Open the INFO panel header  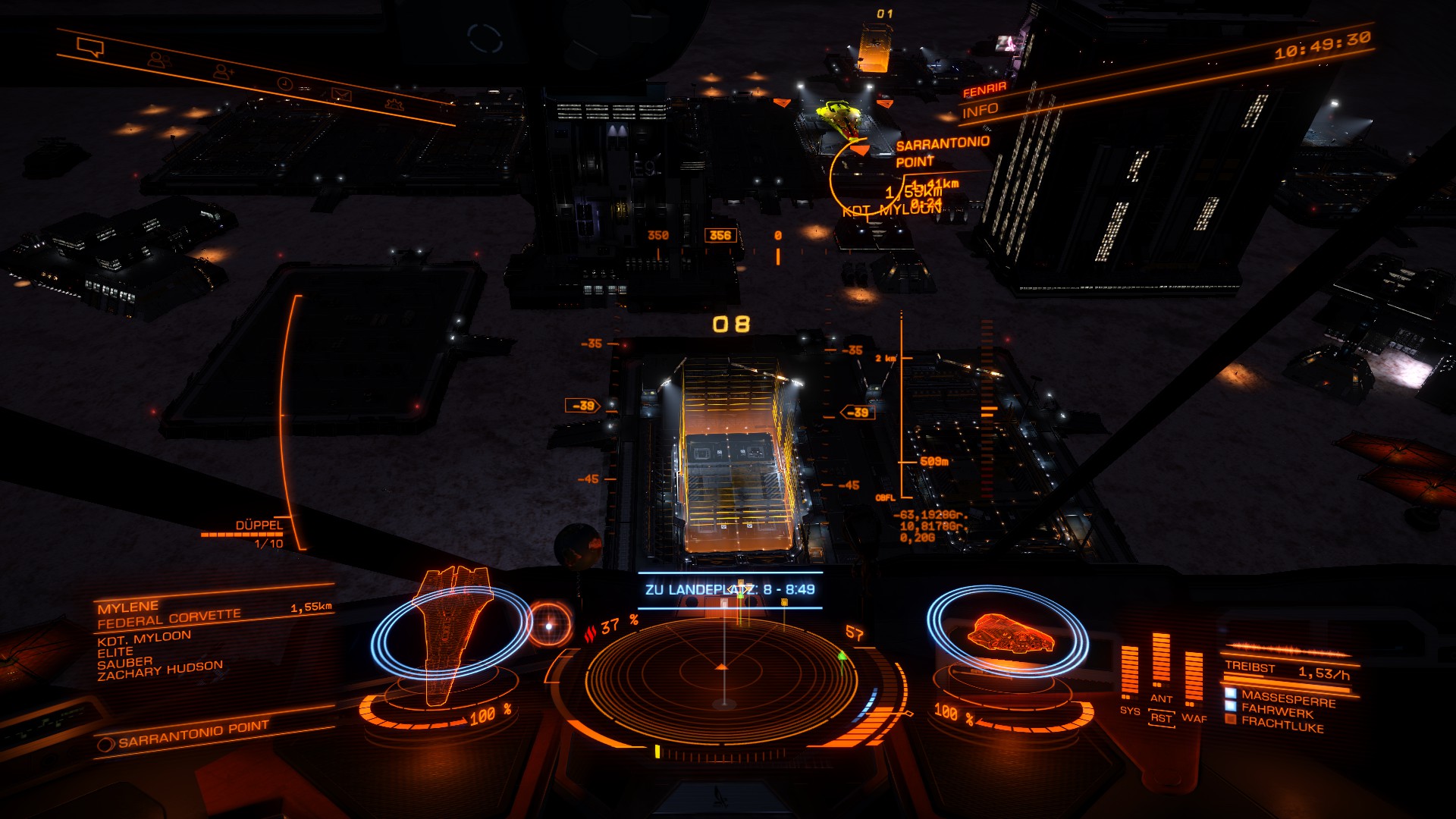click(x=980, y=111)
